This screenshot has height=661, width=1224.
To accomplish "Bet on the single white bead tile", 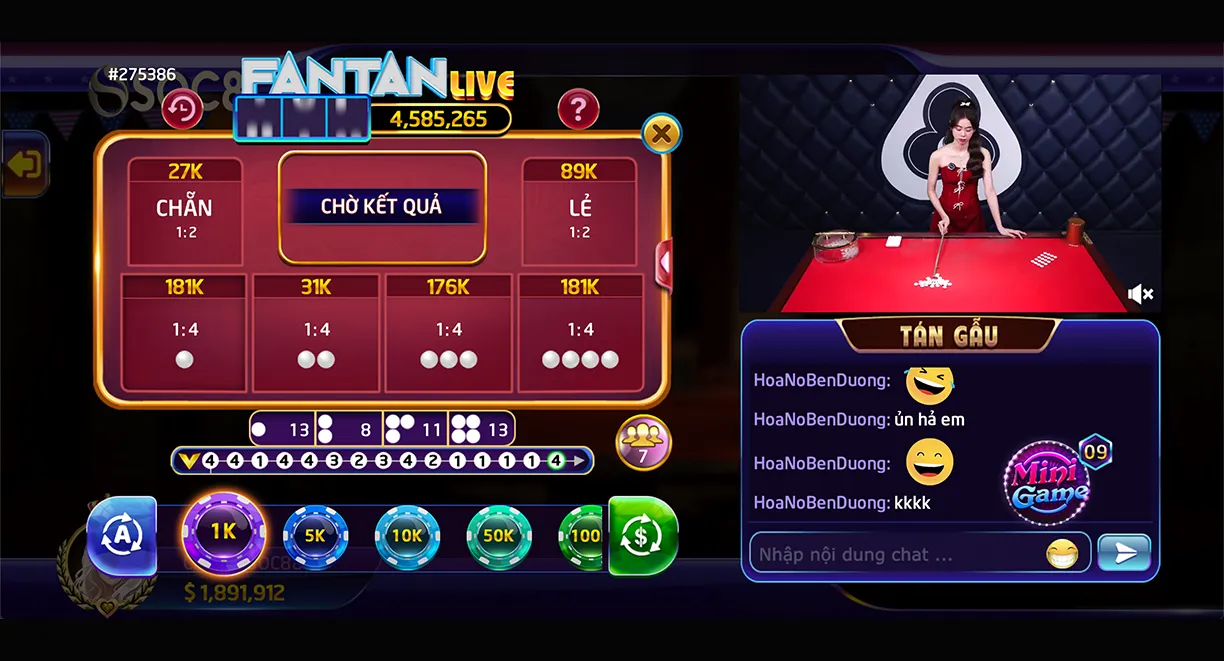I will click(184, 335).
